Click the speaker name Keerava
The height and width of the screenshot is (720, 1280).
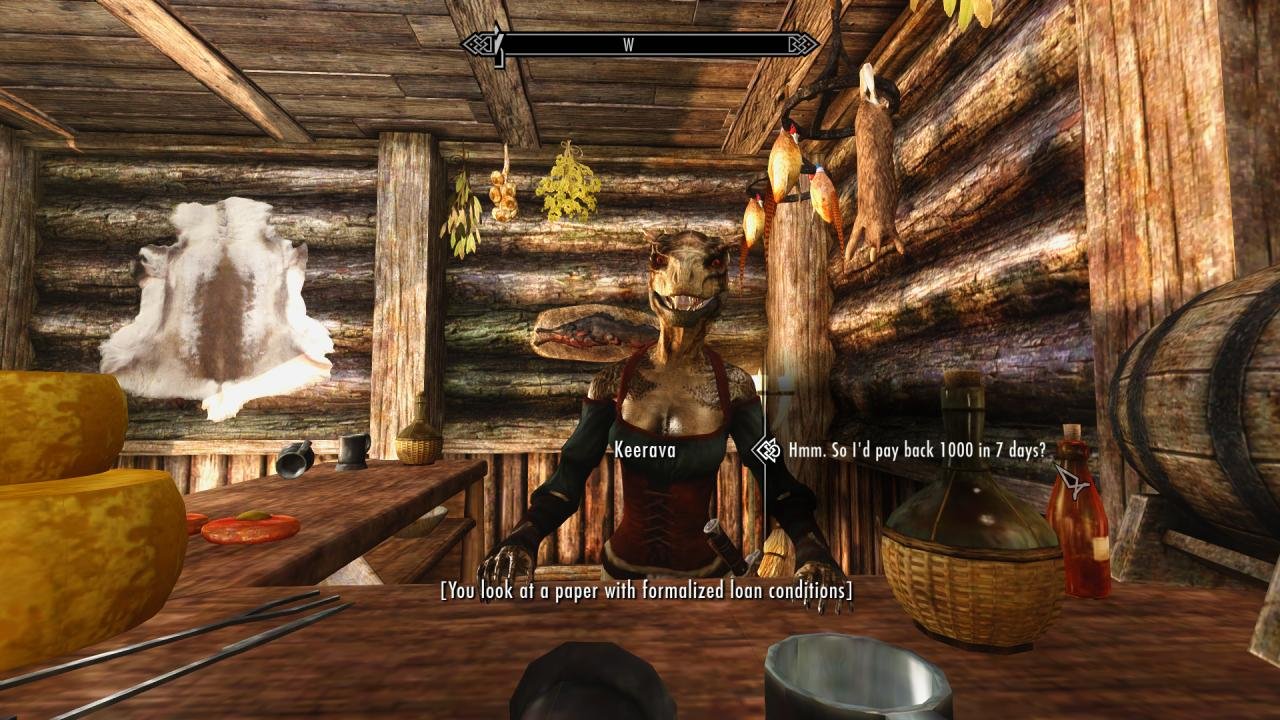point(645,452)
